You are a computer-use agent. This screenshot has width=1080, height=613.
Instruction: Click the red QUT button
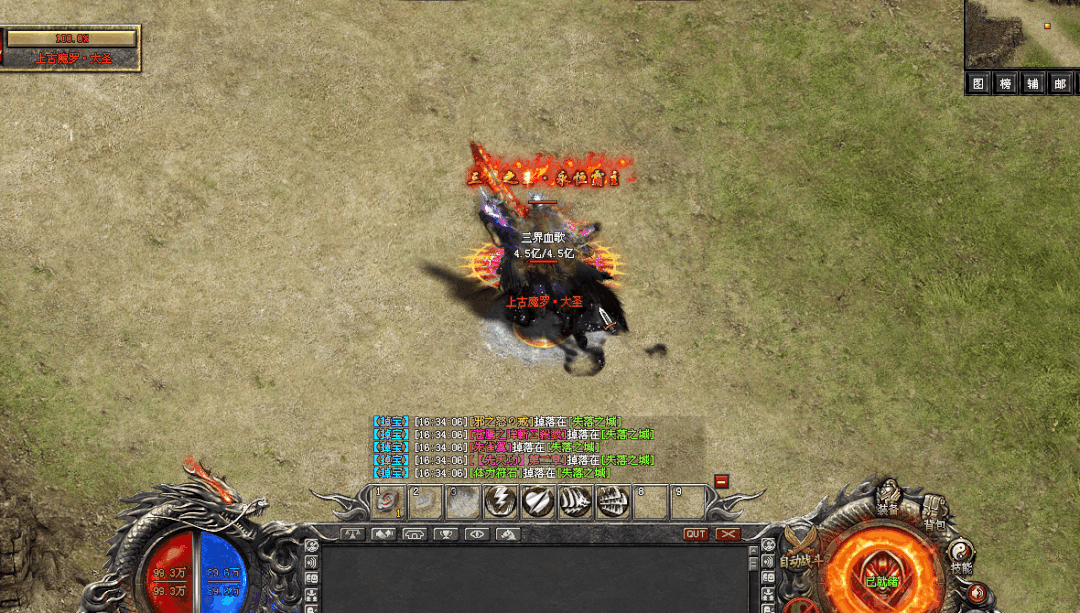(x=695, y=534)
